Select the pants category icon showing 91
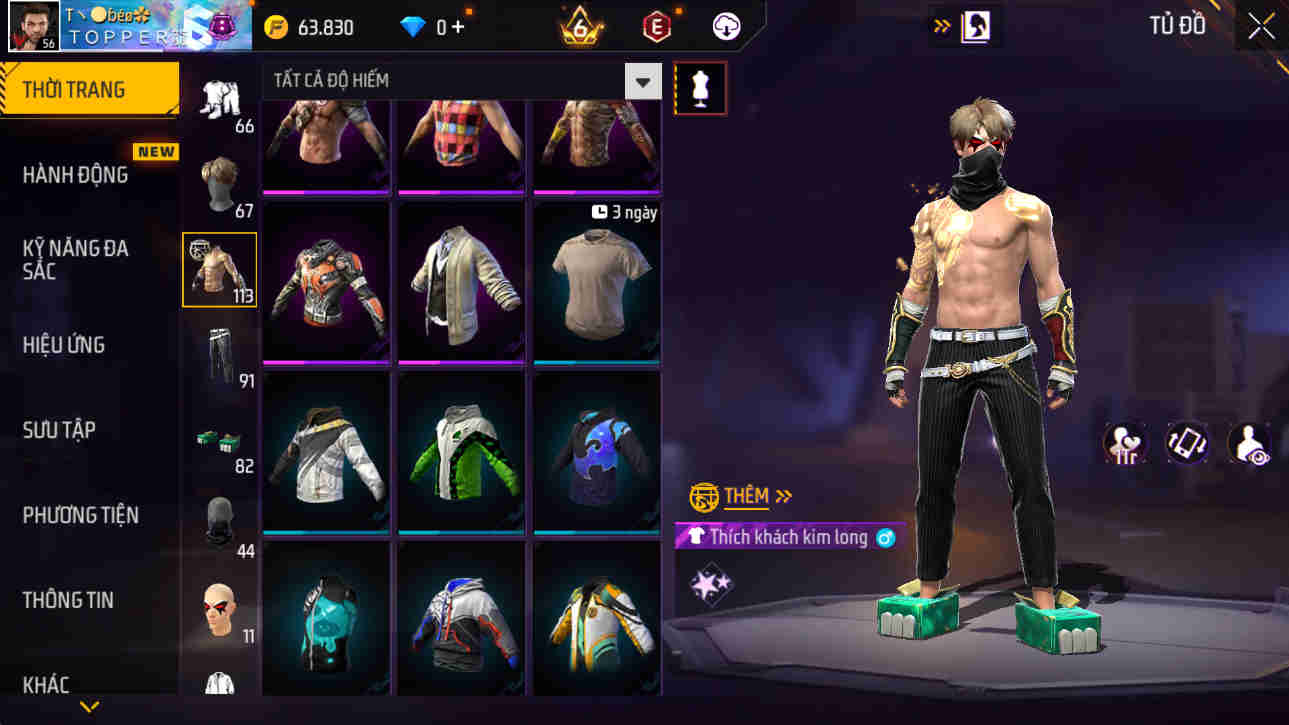The height and width of the screenshot is (725, 1289). (219, 355)
